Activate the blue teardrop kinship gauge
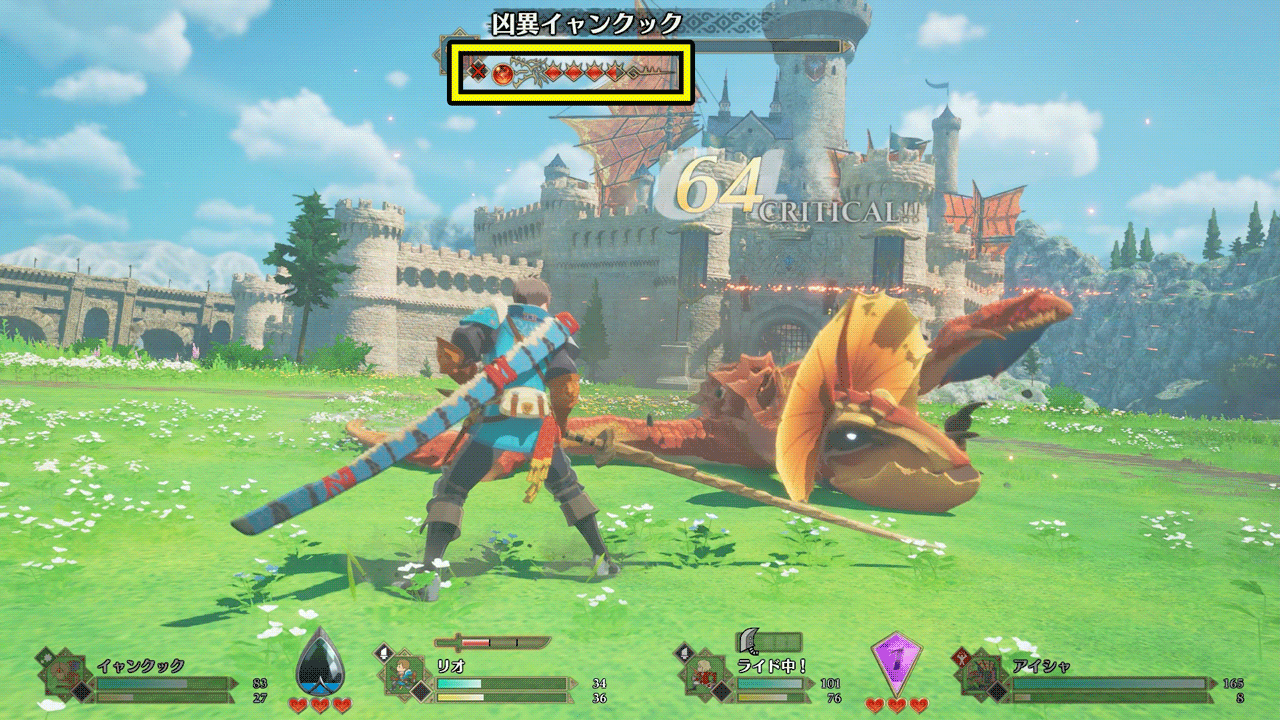The image size is (1280, 720). coord(321,662)
